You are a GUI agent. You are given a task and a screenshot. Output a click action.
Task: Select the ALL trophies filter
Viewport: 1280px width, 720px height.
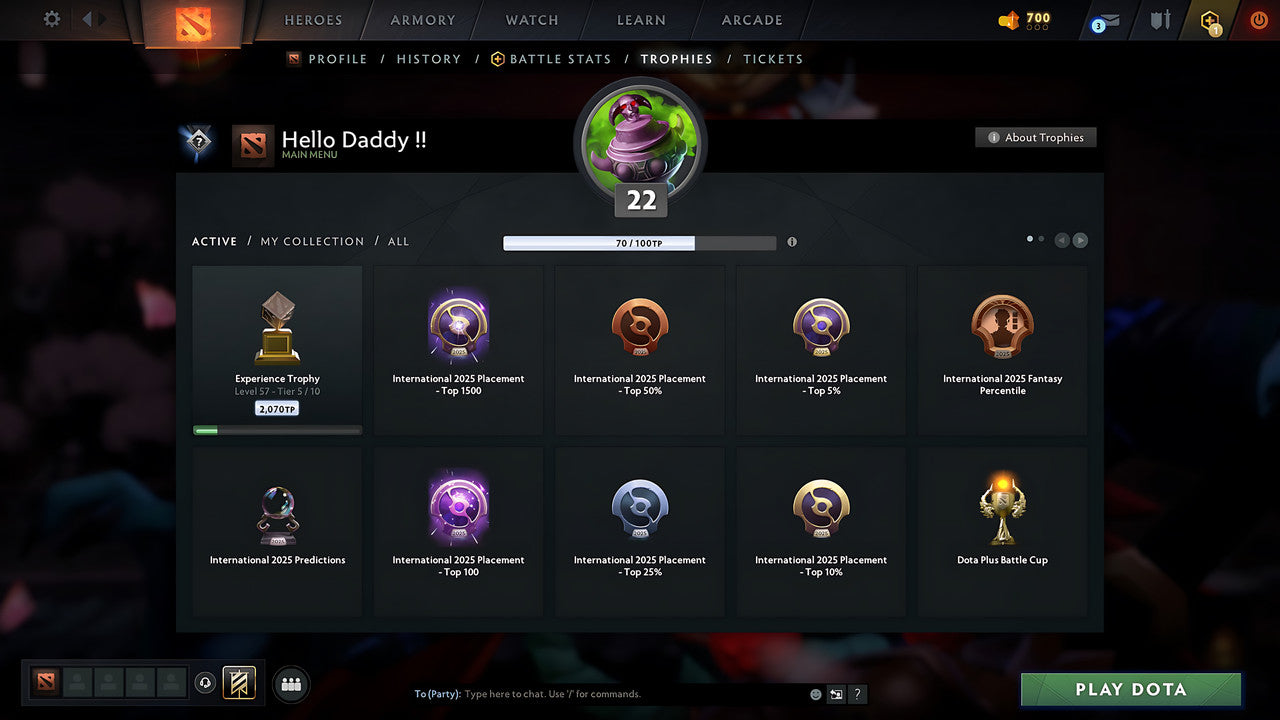coord(398,241)
